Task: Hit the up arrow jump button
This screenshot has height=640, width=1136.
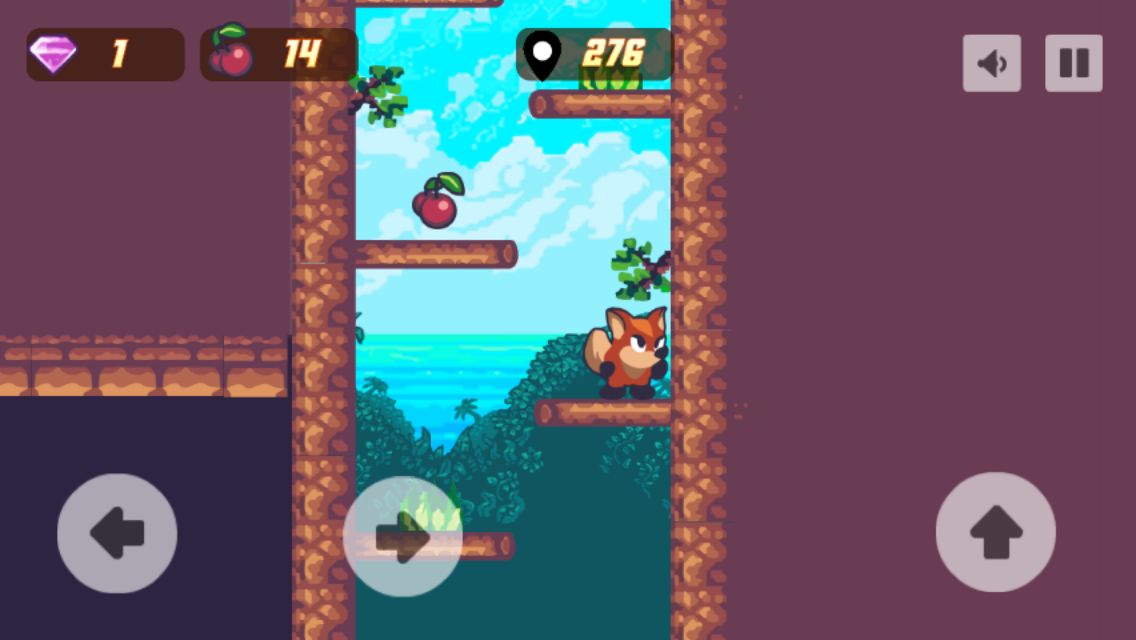Action: tap(995, 532)
